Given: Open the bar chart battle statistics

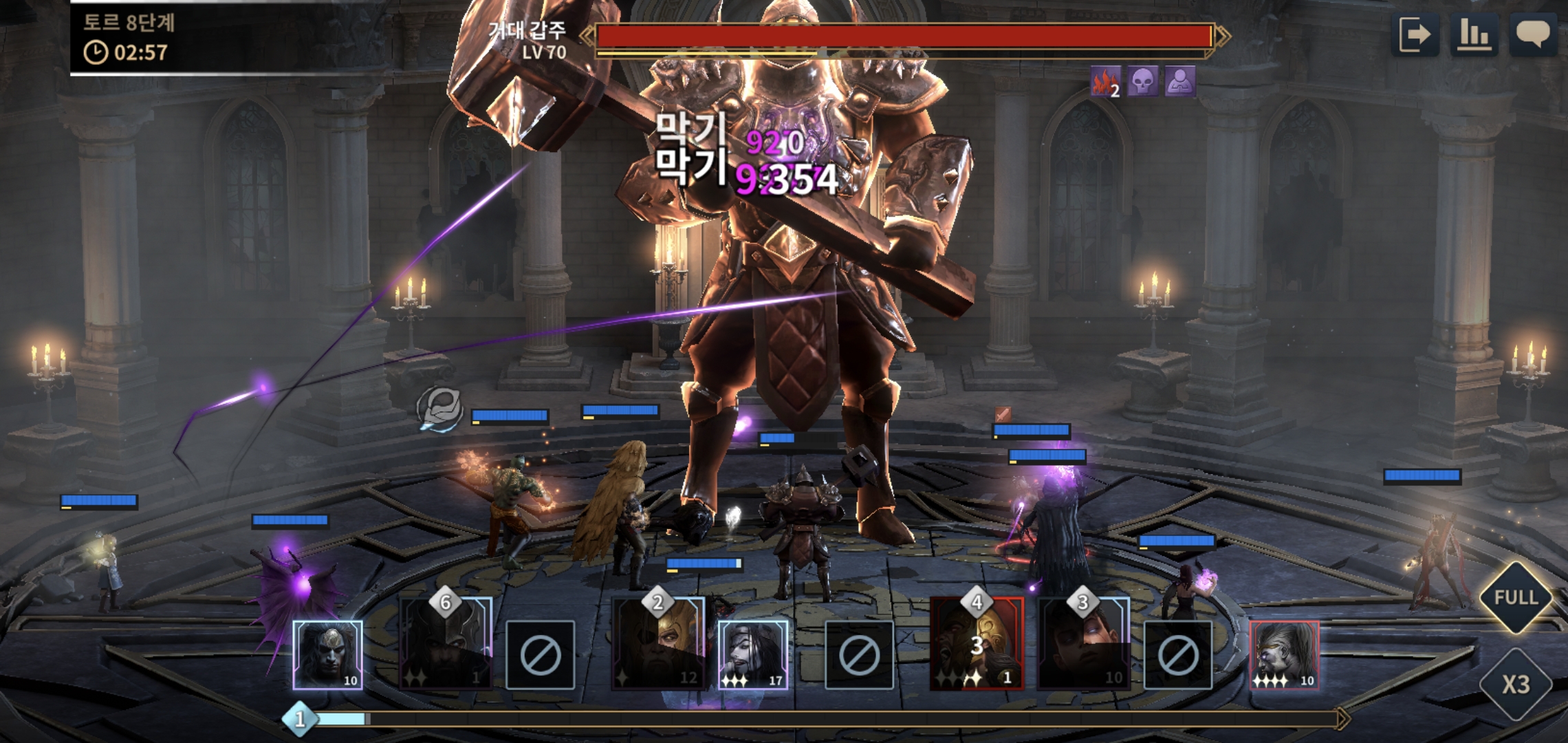Looking at the screenshot, I should [1474, 34].
